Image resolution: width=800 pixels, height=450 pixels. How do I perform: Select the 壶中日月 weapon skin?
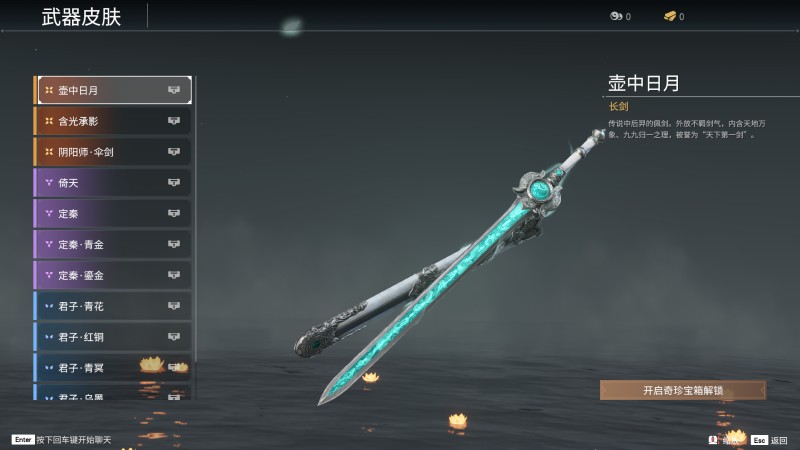point(113,90)
